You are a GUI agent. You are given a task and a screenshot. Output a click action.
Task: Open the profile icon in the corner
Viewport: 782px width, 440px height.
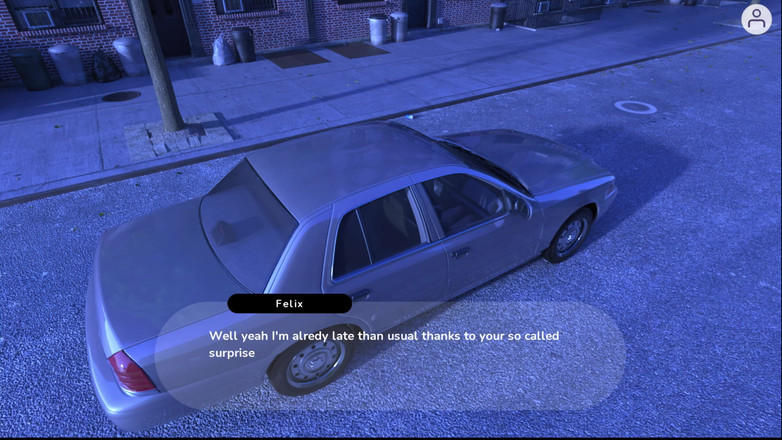[x=756, y=20]
